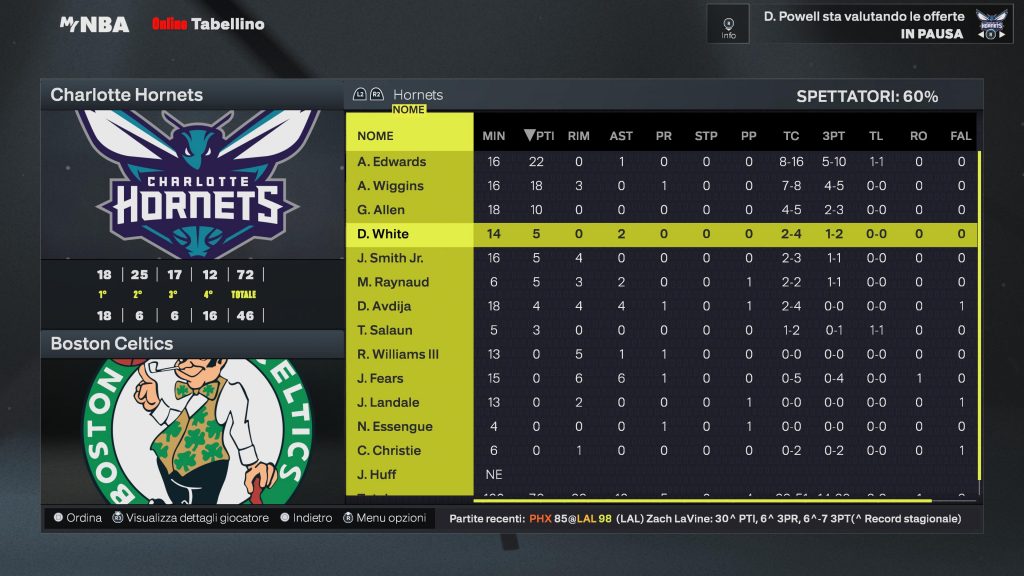Open the Info icon in top bar
This screenshot has width=1024, height=576.
(728, 24)
